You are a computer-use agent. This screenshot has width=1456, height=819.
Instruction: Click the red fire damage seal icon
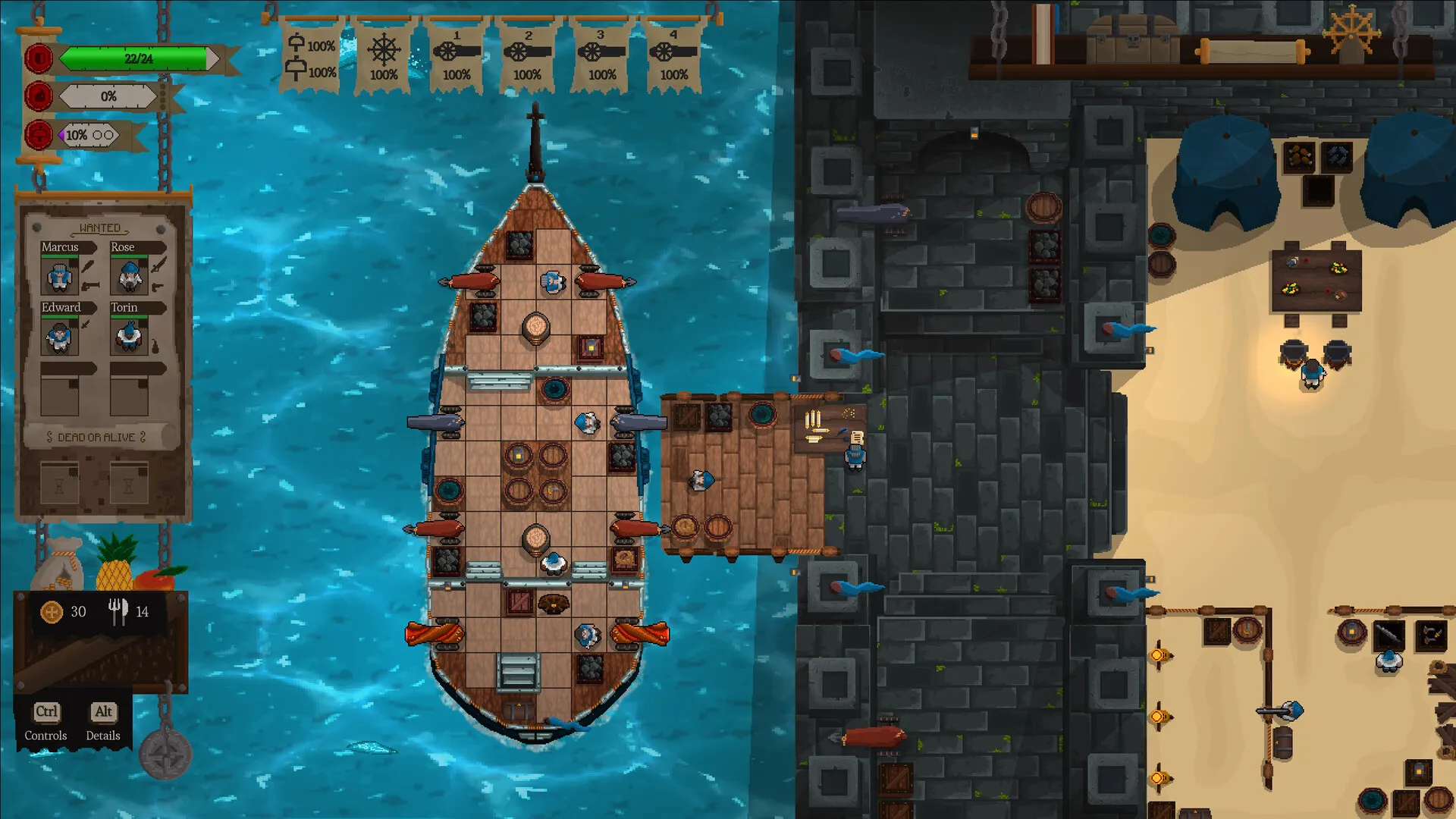tap(39, 96)
